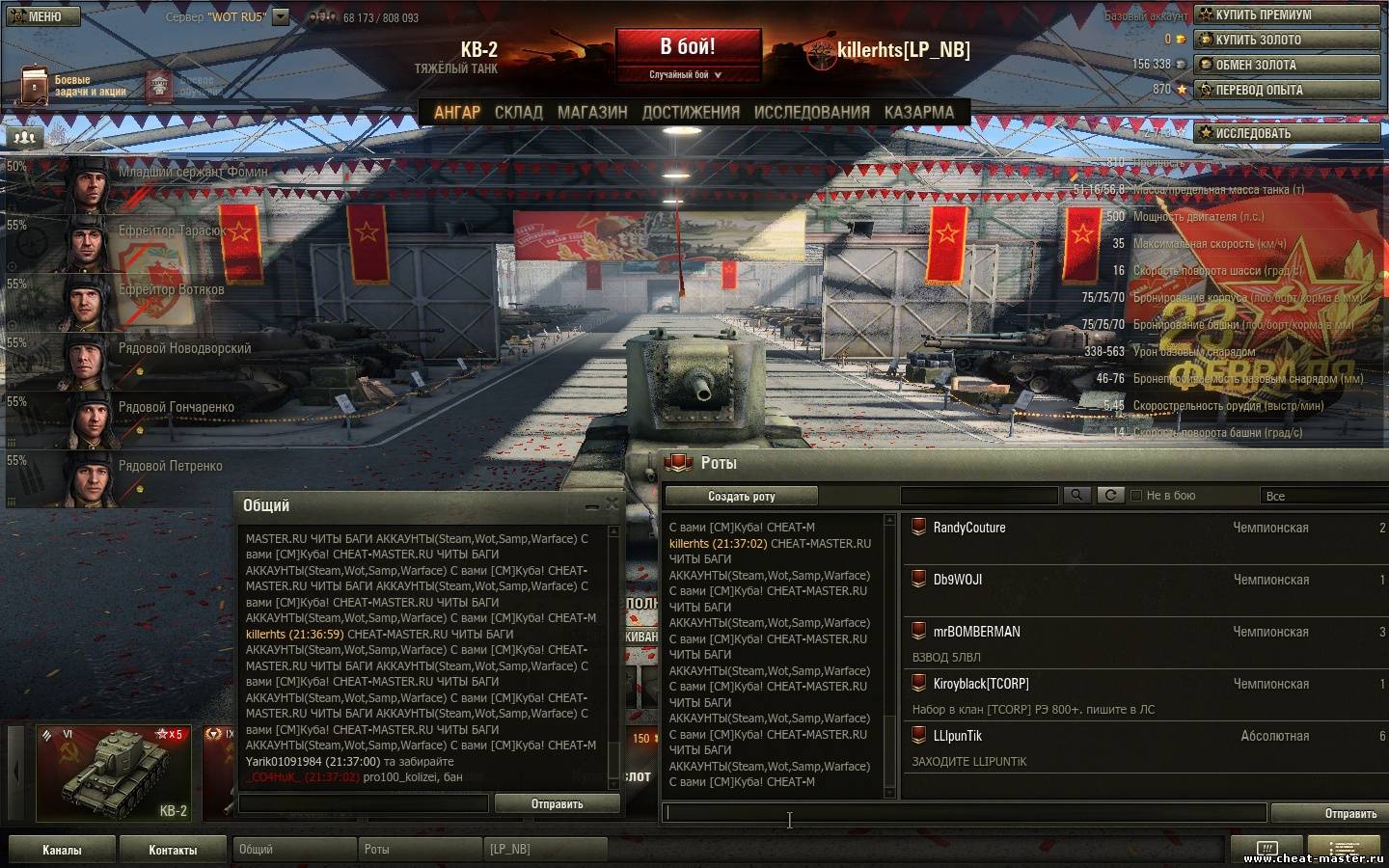
Task: Switch to the СКЛАД tab
Action: click(x=518, y=113)
